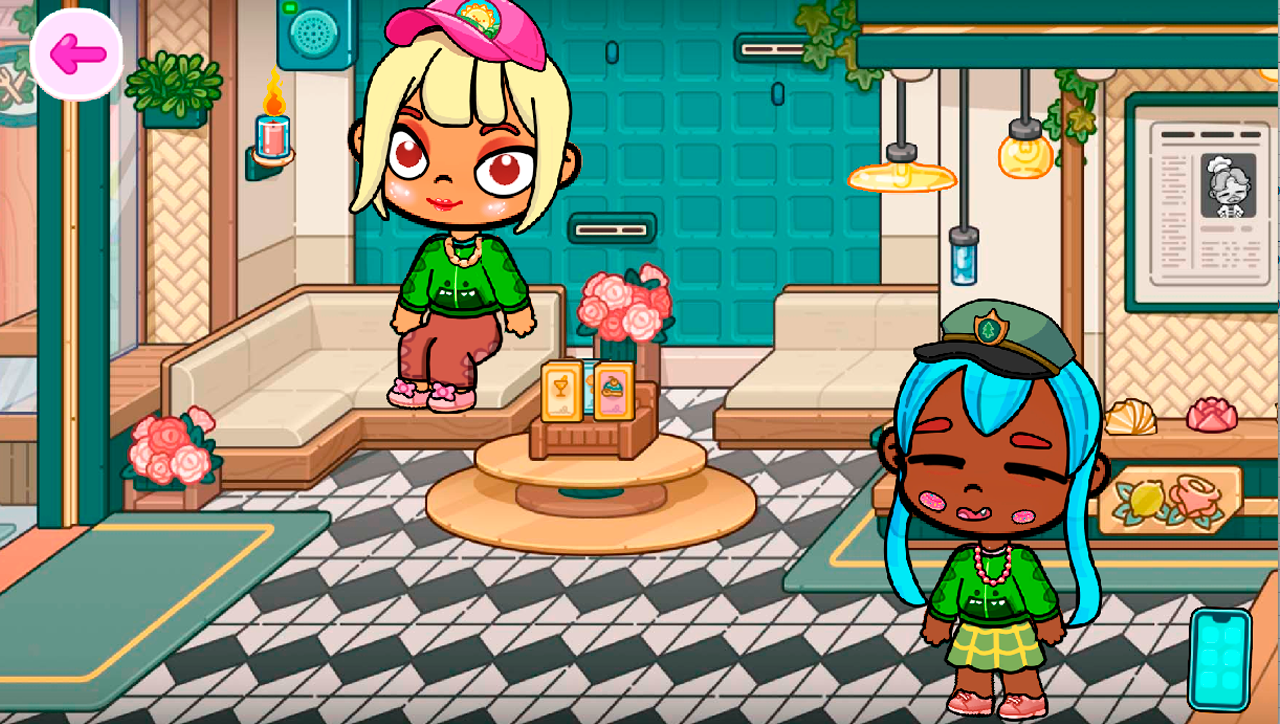Tap the pink back arrow button

[x=79, y=53]
